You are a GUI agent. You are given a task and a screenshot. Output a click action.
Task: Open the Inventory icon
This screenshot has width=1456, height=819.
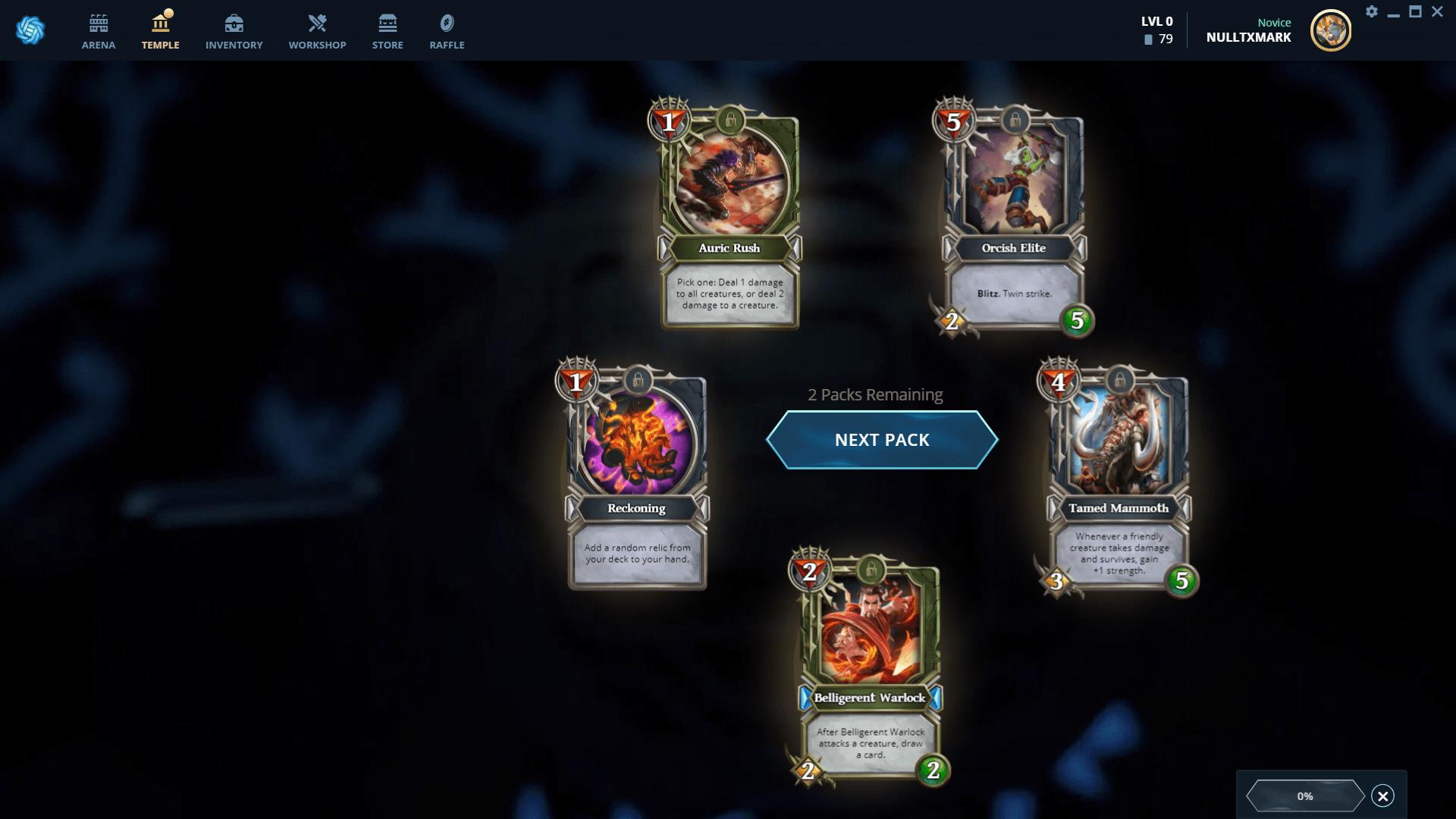point(234,23)
